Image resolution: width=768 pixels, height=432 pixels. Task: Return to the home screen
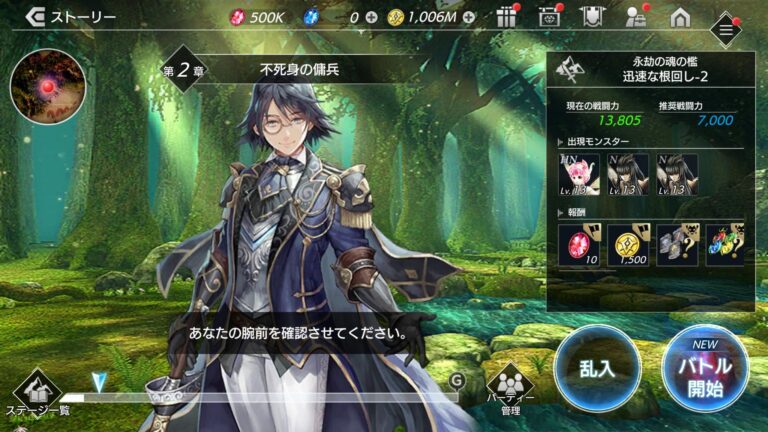680,17
